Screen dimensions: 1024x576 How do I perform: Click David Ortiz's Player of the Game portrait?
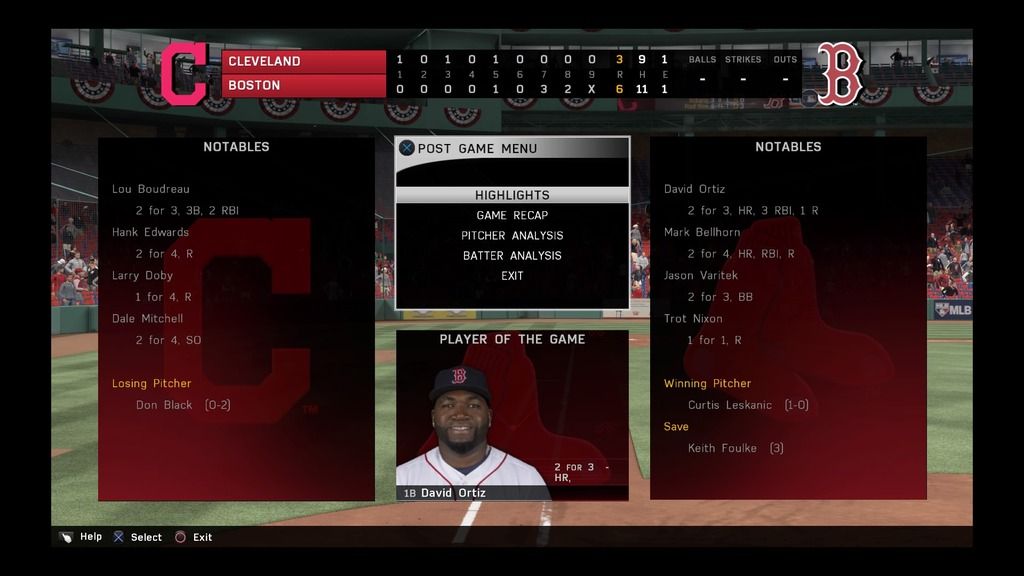pyautogui.click(x=463, y=425)
